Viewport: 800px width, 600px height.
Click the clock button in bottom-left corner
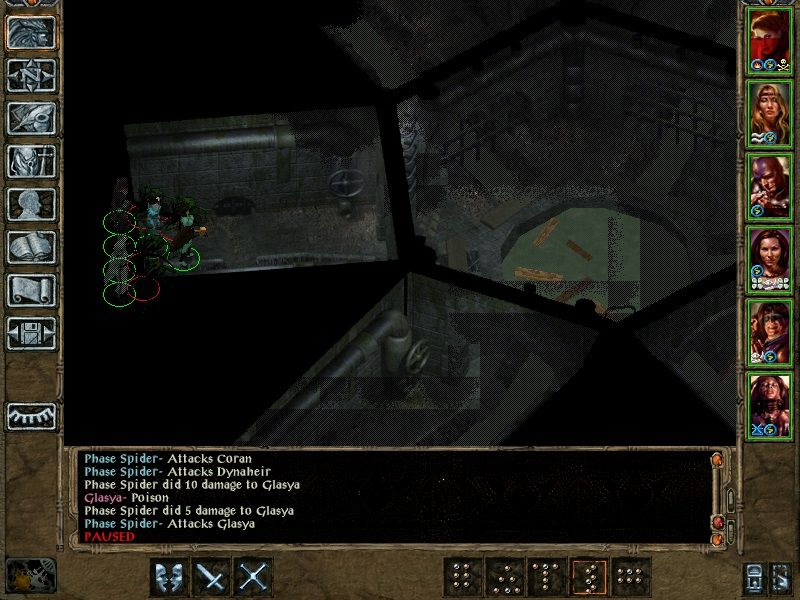tap(30, 576)
